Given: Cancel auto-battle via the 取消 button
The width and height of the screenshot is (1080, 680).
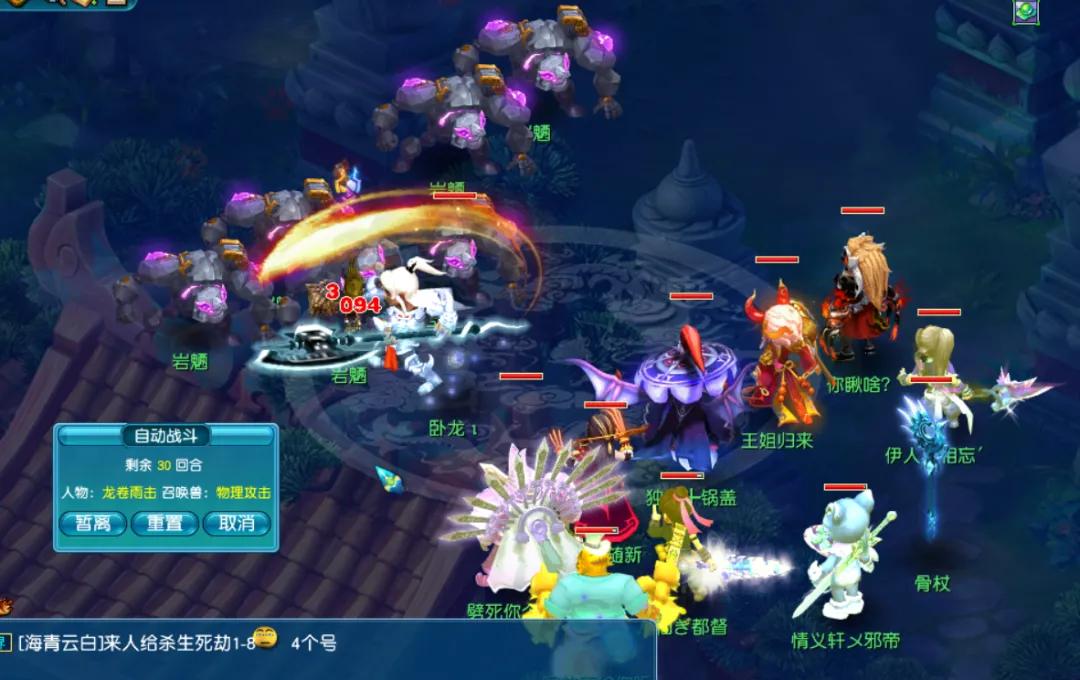Looking at the screenshot, I should click(237, 523).
